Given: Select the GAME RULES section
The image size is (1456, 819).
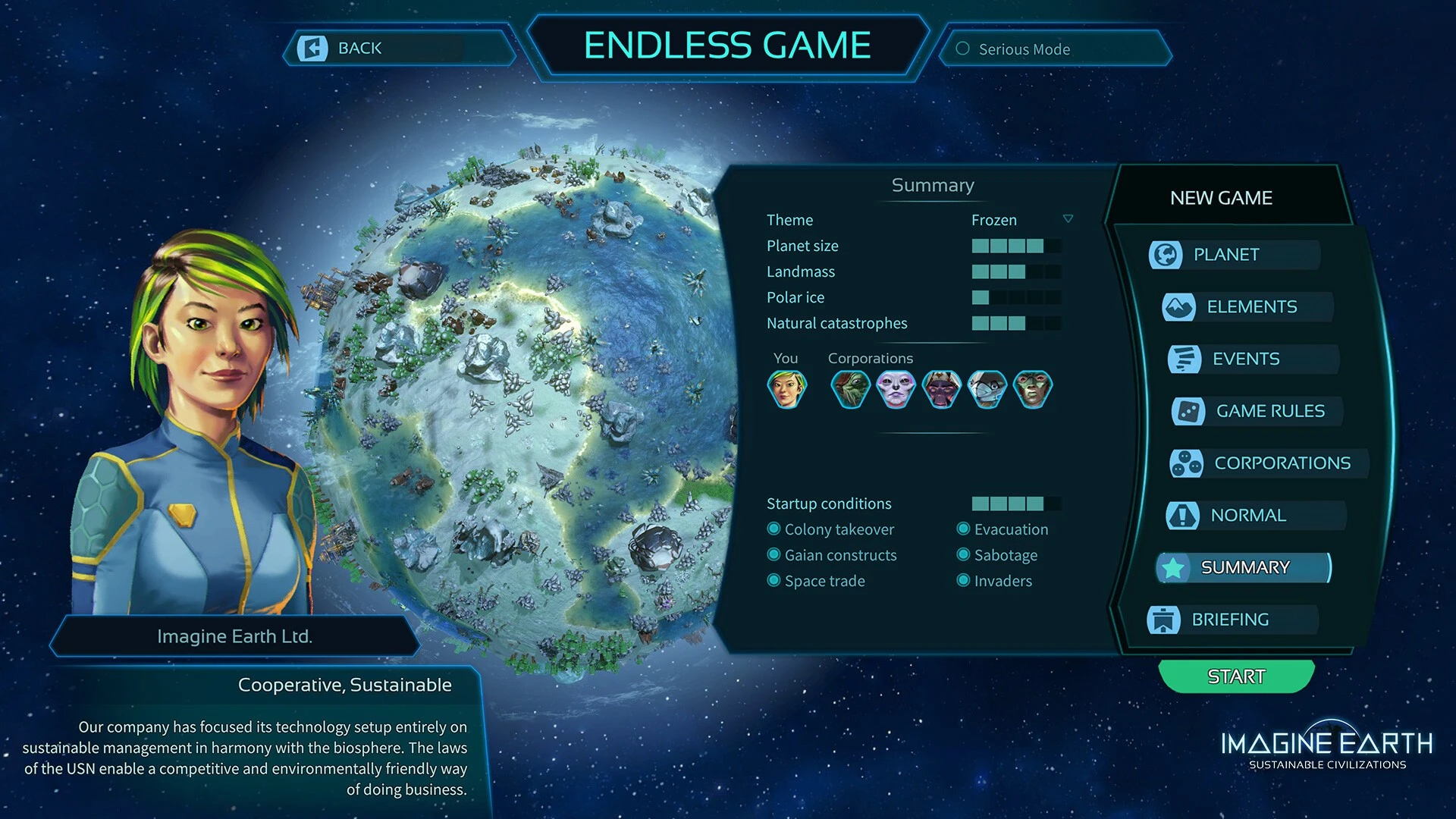Looking at the screenshot, I should tap(1270, 411).
